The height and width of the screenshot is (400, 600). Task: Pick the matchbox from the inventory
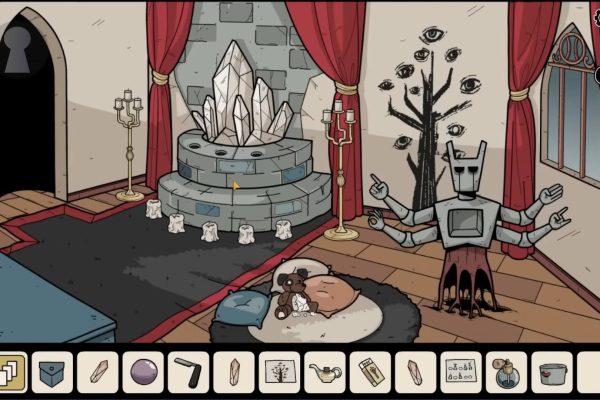[370, 372]
